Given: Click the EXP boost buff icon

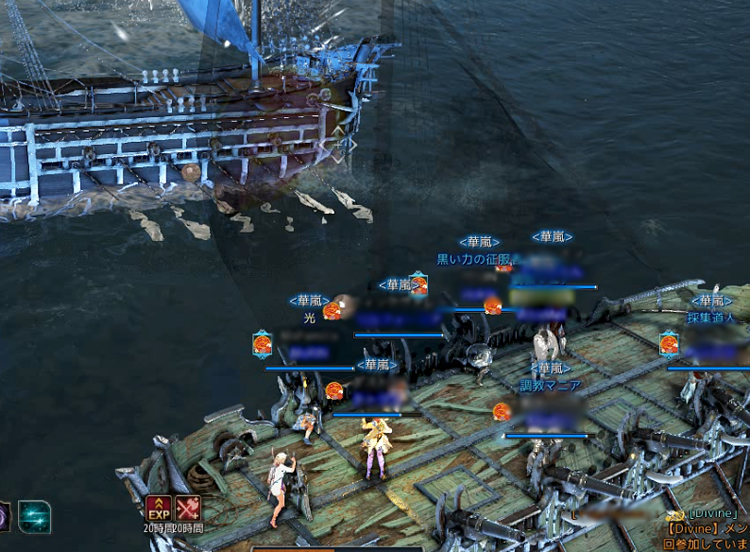Looking at the screenshot, I should click(x=158, y=507).
